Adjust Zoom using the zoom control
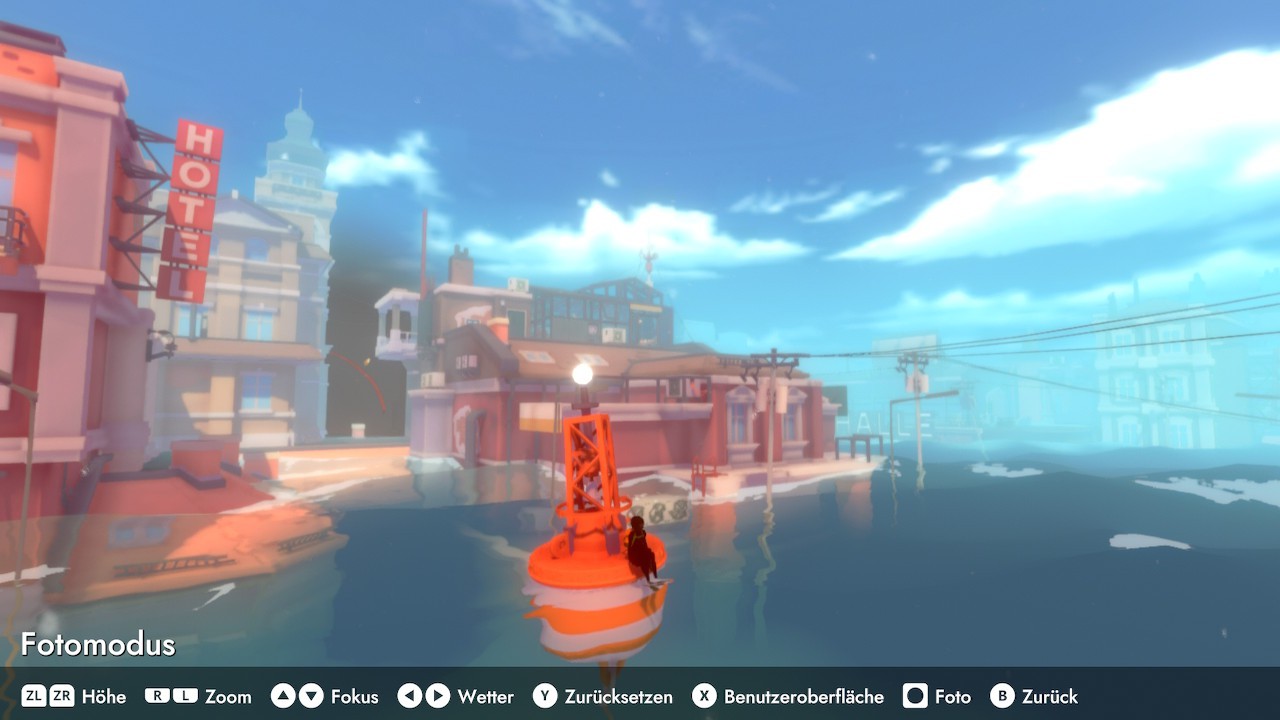 click(228, 697)
